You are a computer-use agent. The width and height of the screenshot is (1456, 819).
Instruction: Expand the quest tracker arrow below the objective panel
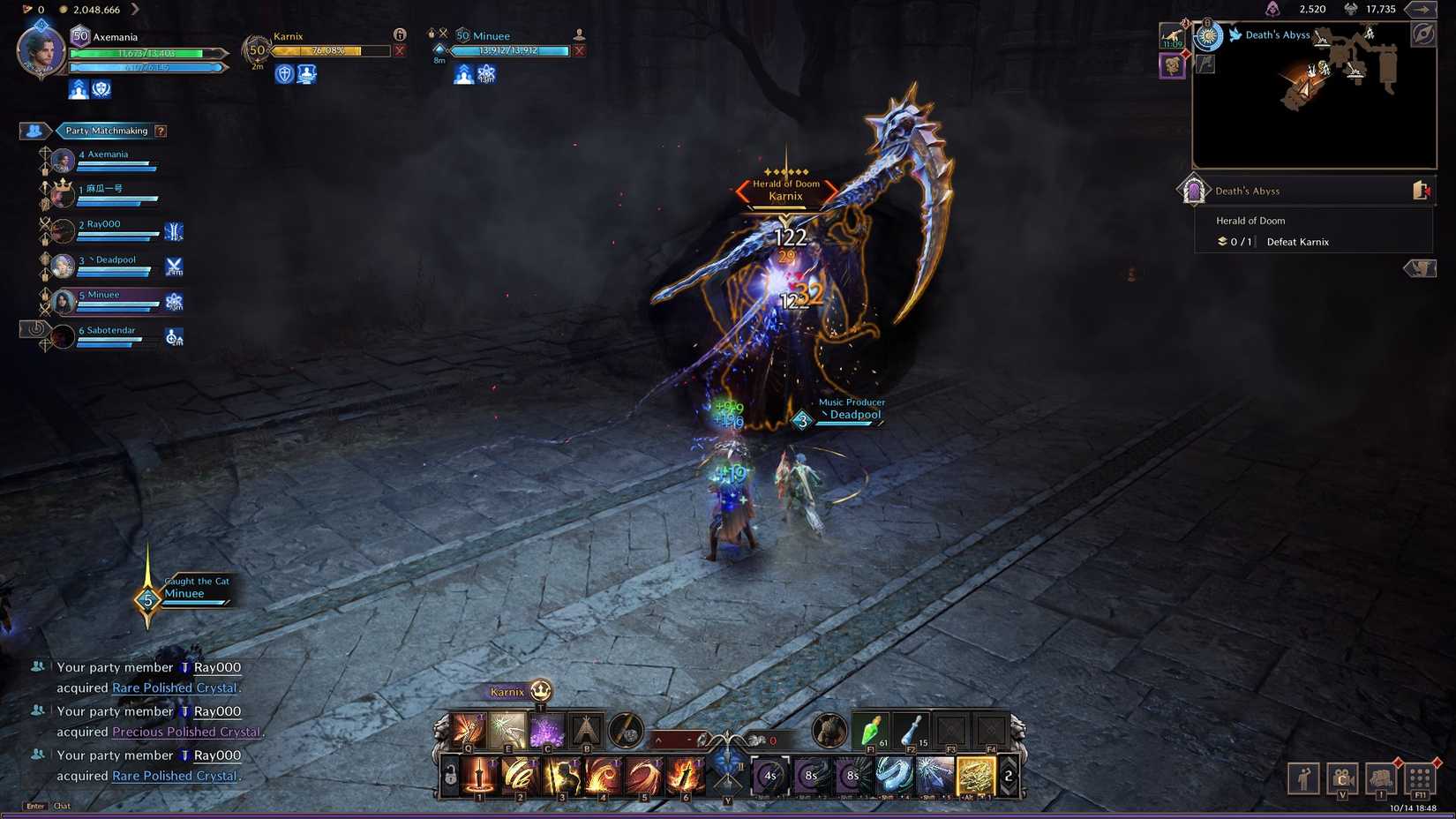pos(1421,268)
